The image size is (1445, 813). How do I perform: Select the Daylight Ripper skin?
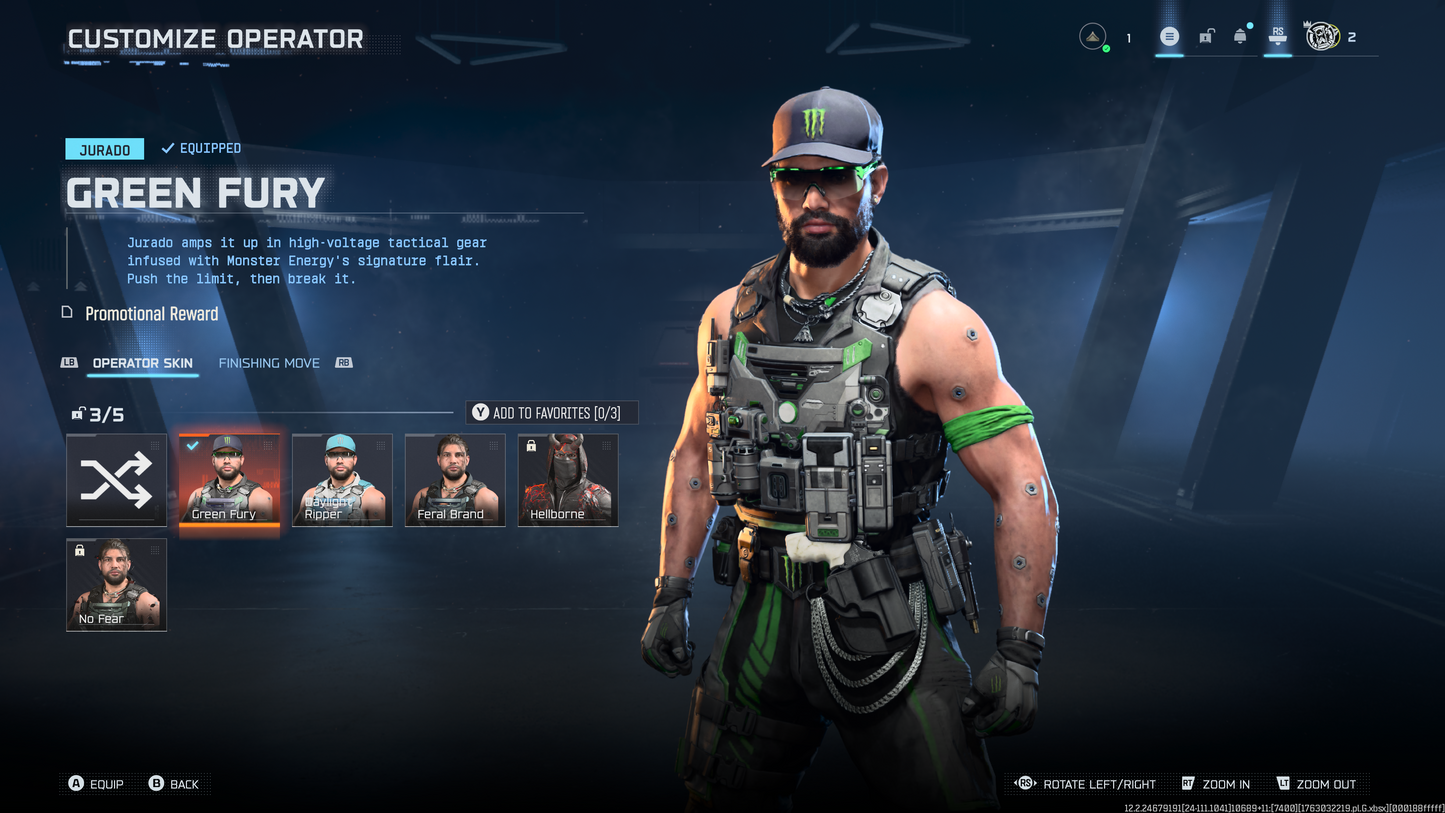click(x=342, y=480)
